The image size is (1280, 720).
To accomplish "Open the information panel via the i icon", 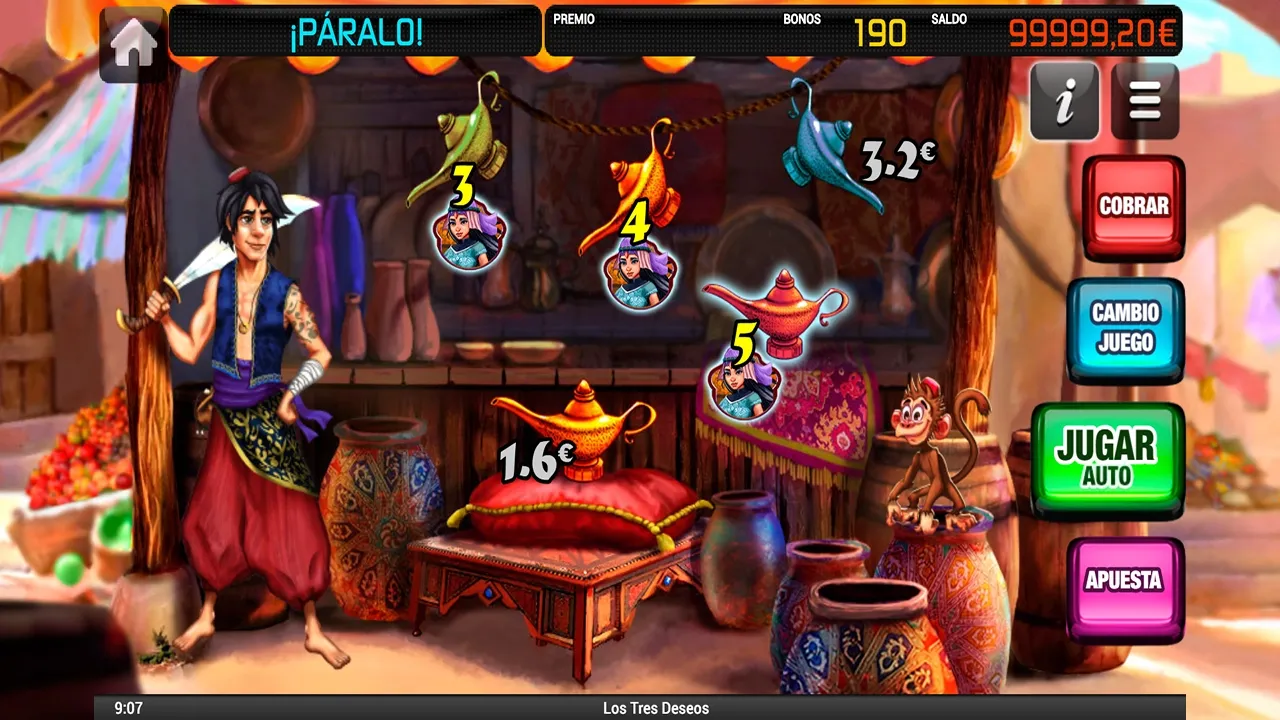I will [1063, 103].
